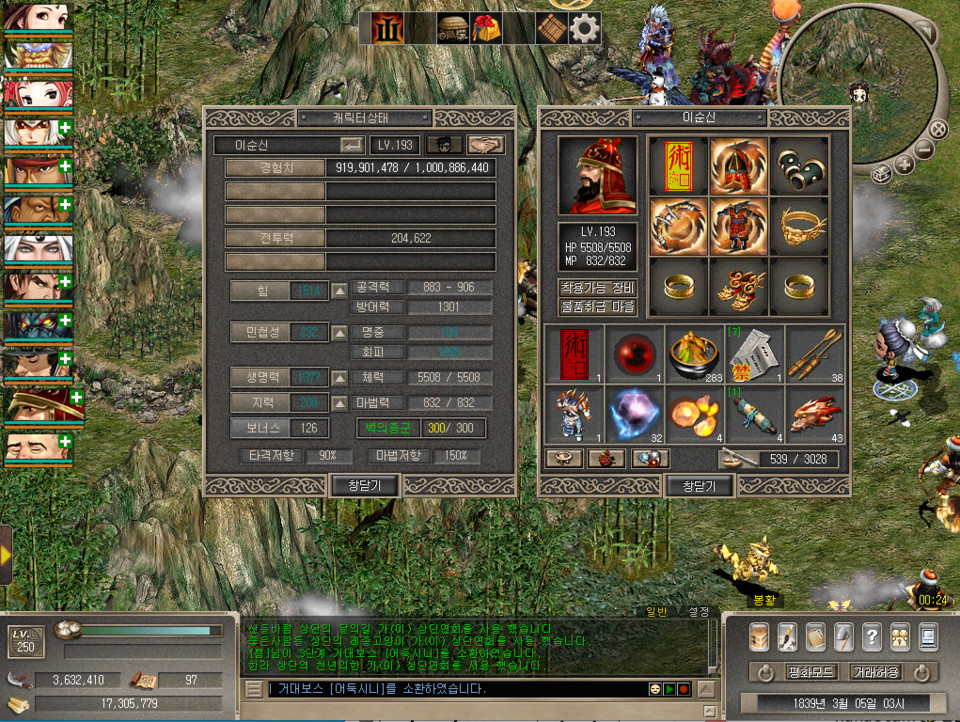Open the gear settings icon in top toolbar
Image resolution: width=960 pixels, height=722 pixels.
(584, 28)
